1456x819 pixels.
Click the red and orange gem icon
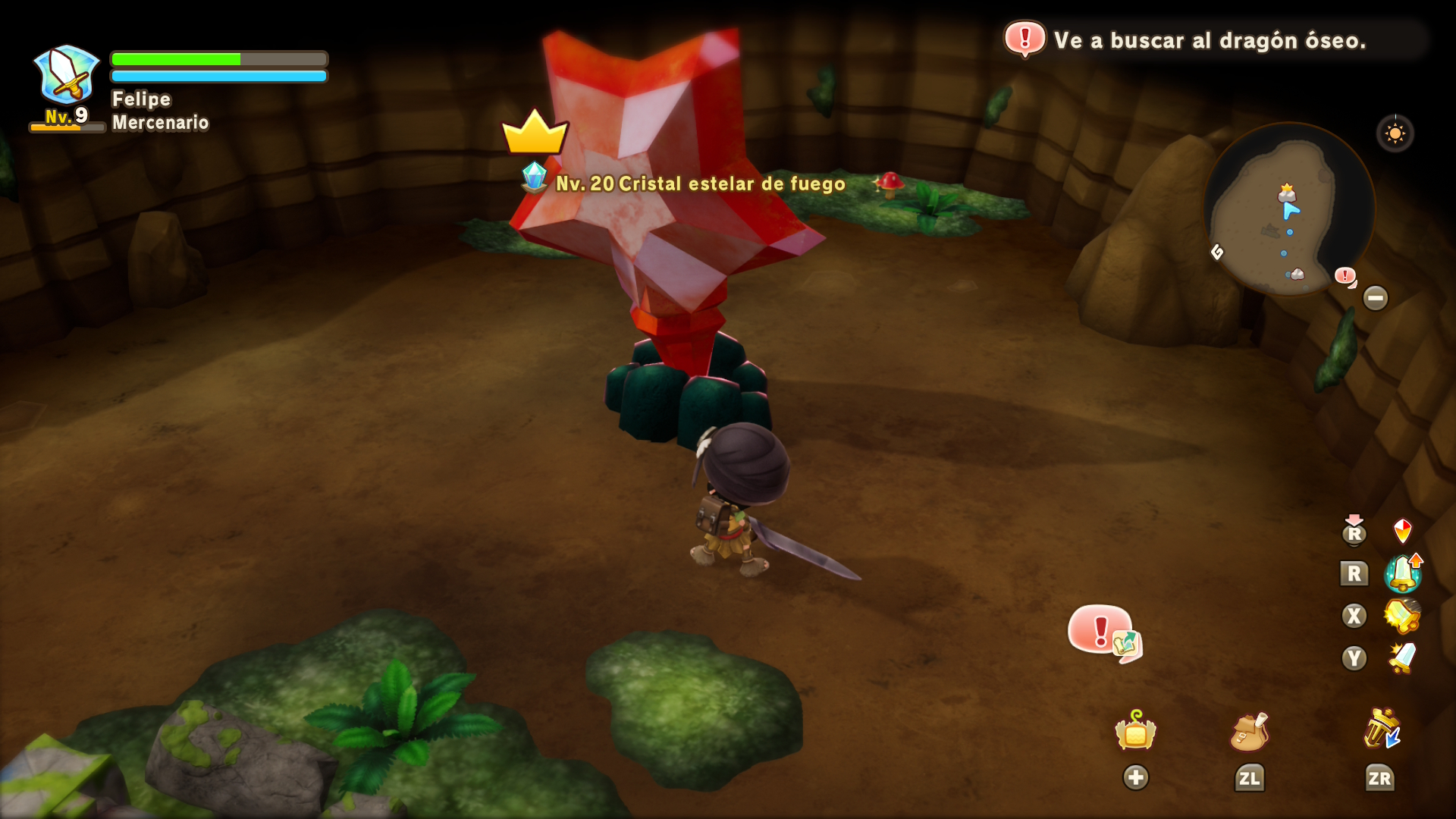[1402, 531]
